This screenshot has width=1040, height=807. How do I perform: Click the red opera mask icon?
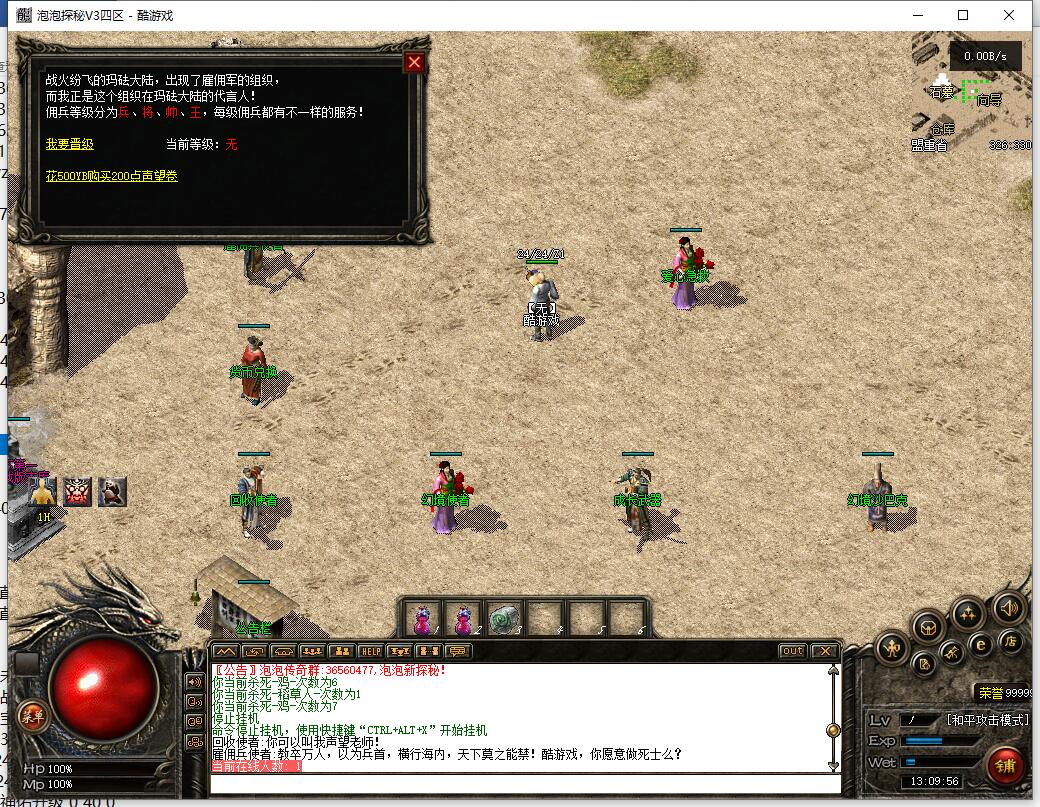click(78, 491)
